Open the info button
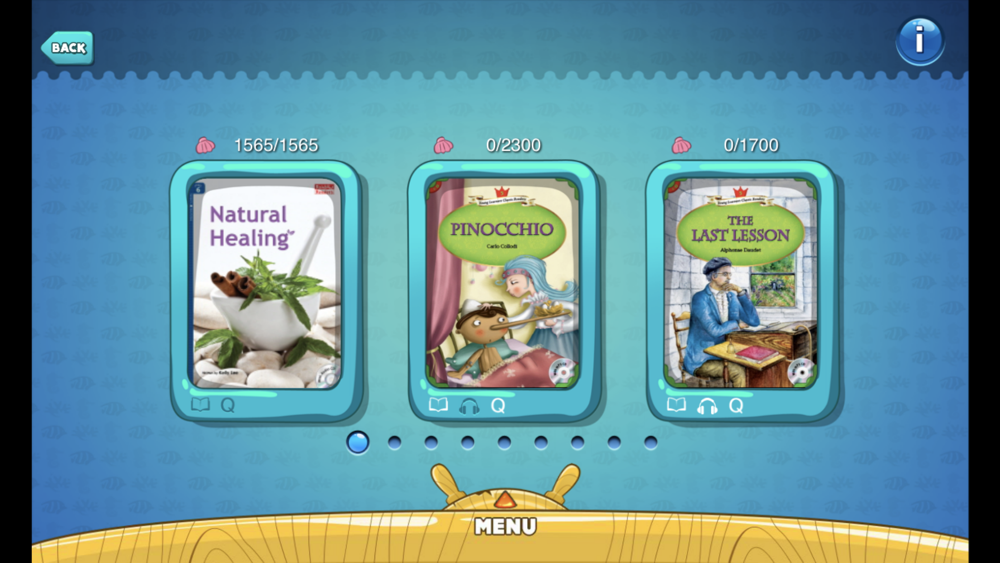The height and width of the screenshot is (563, 1000). [x=919, y=41]
